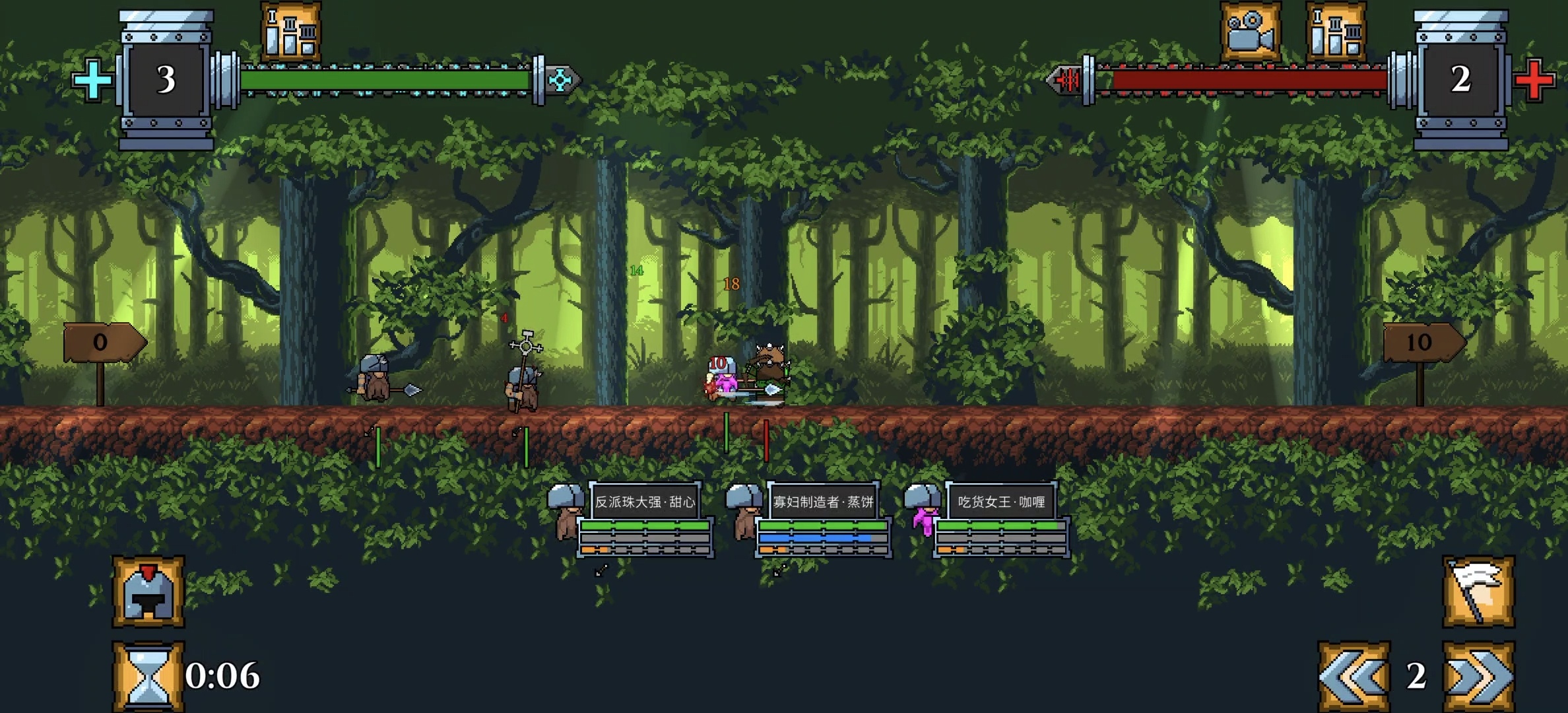Open the green team's stats panel icon
The height and width of the screenshot is (713, 1568).
(291, 31)
